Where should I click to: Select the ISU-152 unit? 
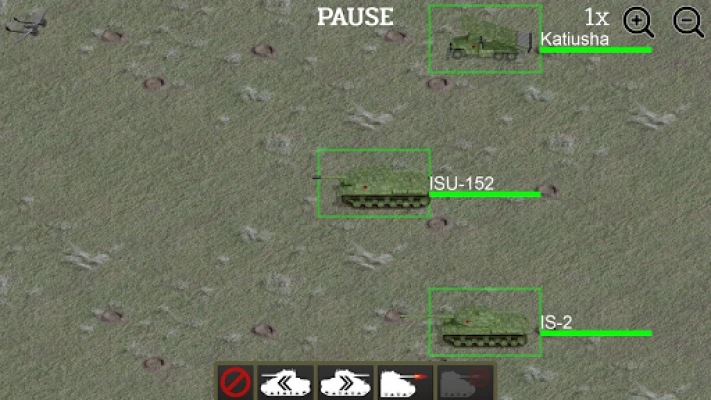[x=373, y=184]
